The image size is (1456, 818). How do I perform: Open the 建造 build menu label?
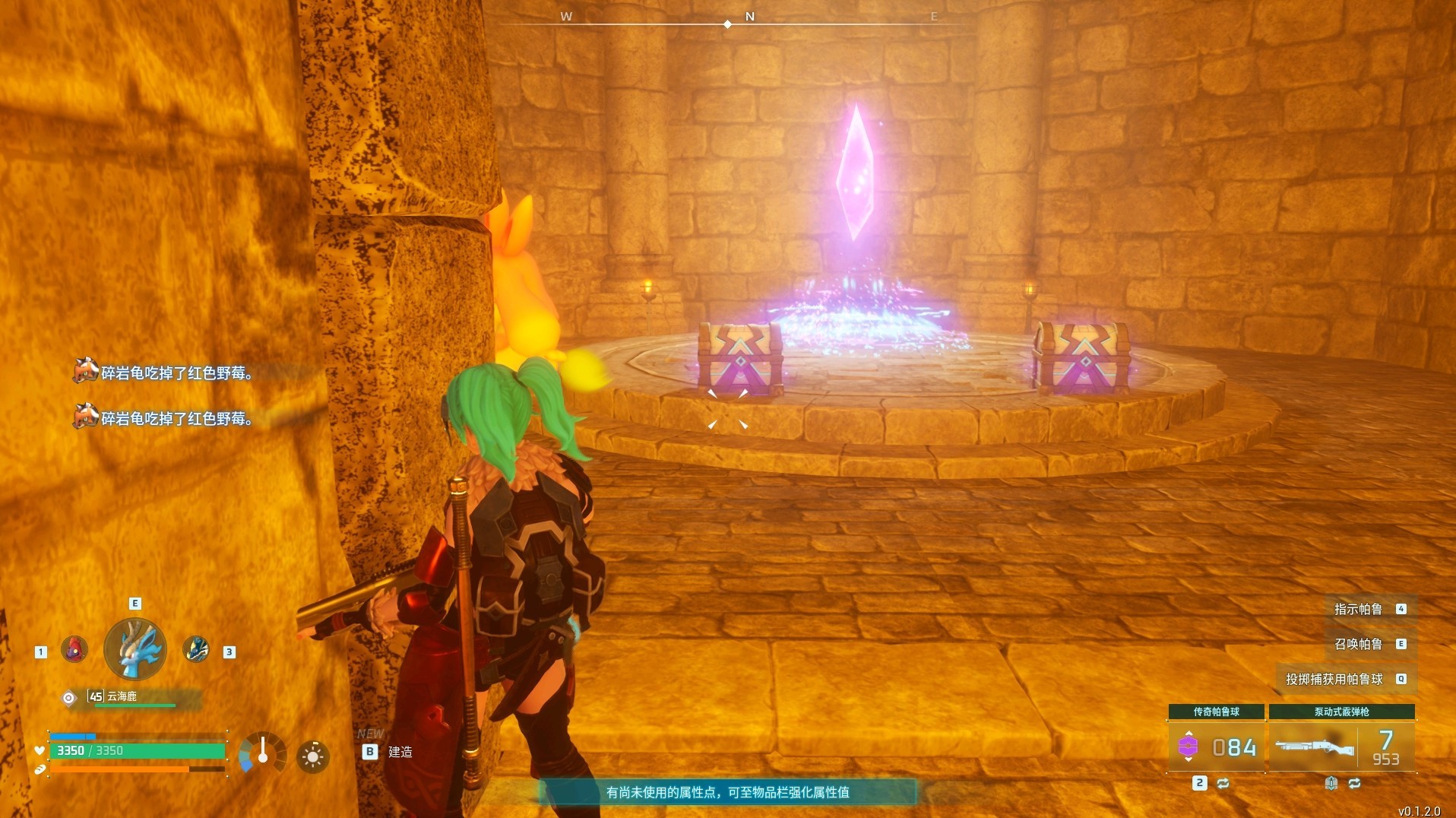tap(400, 752)
